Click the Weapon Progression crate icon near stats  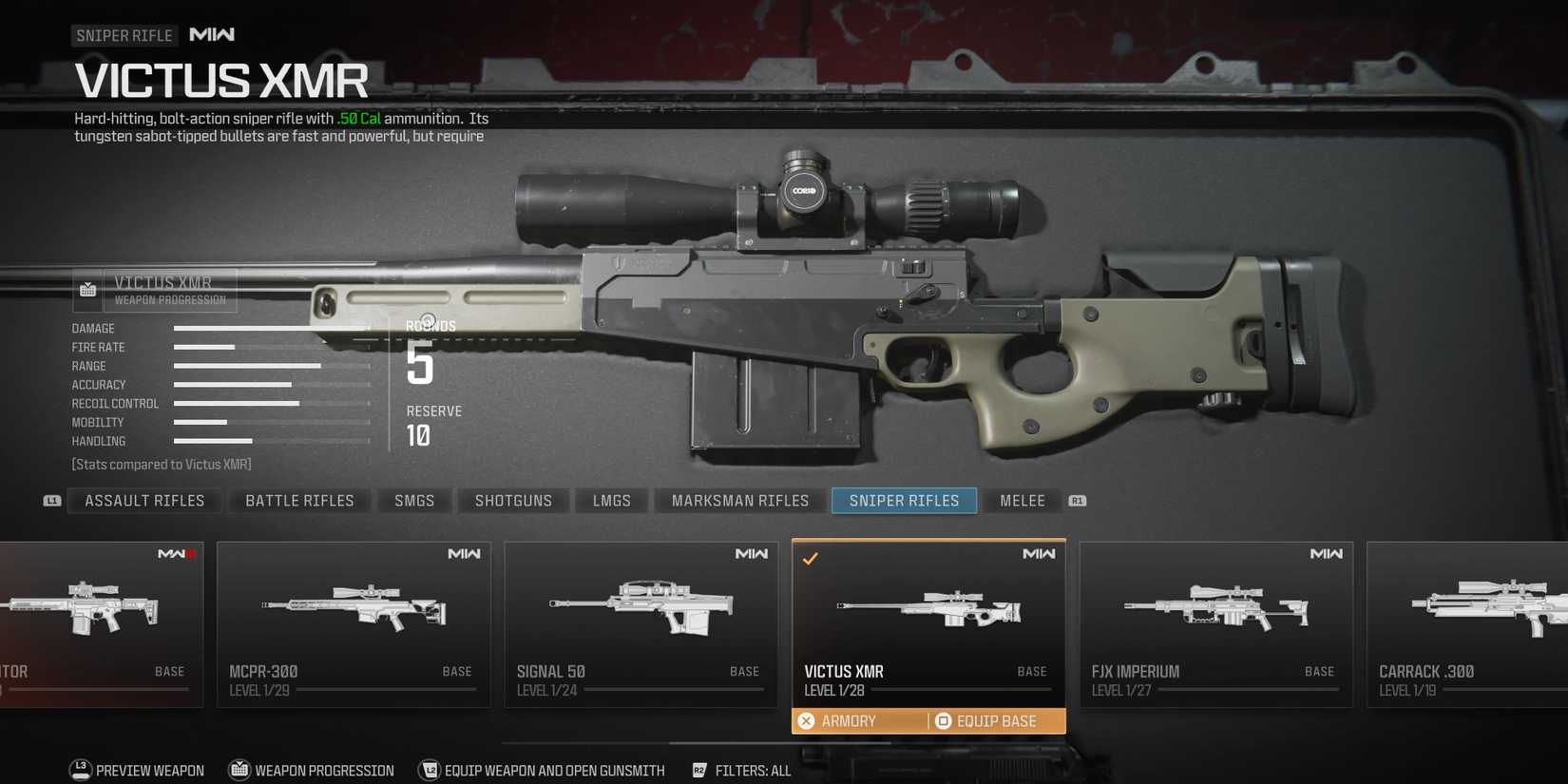coord(86,288)
